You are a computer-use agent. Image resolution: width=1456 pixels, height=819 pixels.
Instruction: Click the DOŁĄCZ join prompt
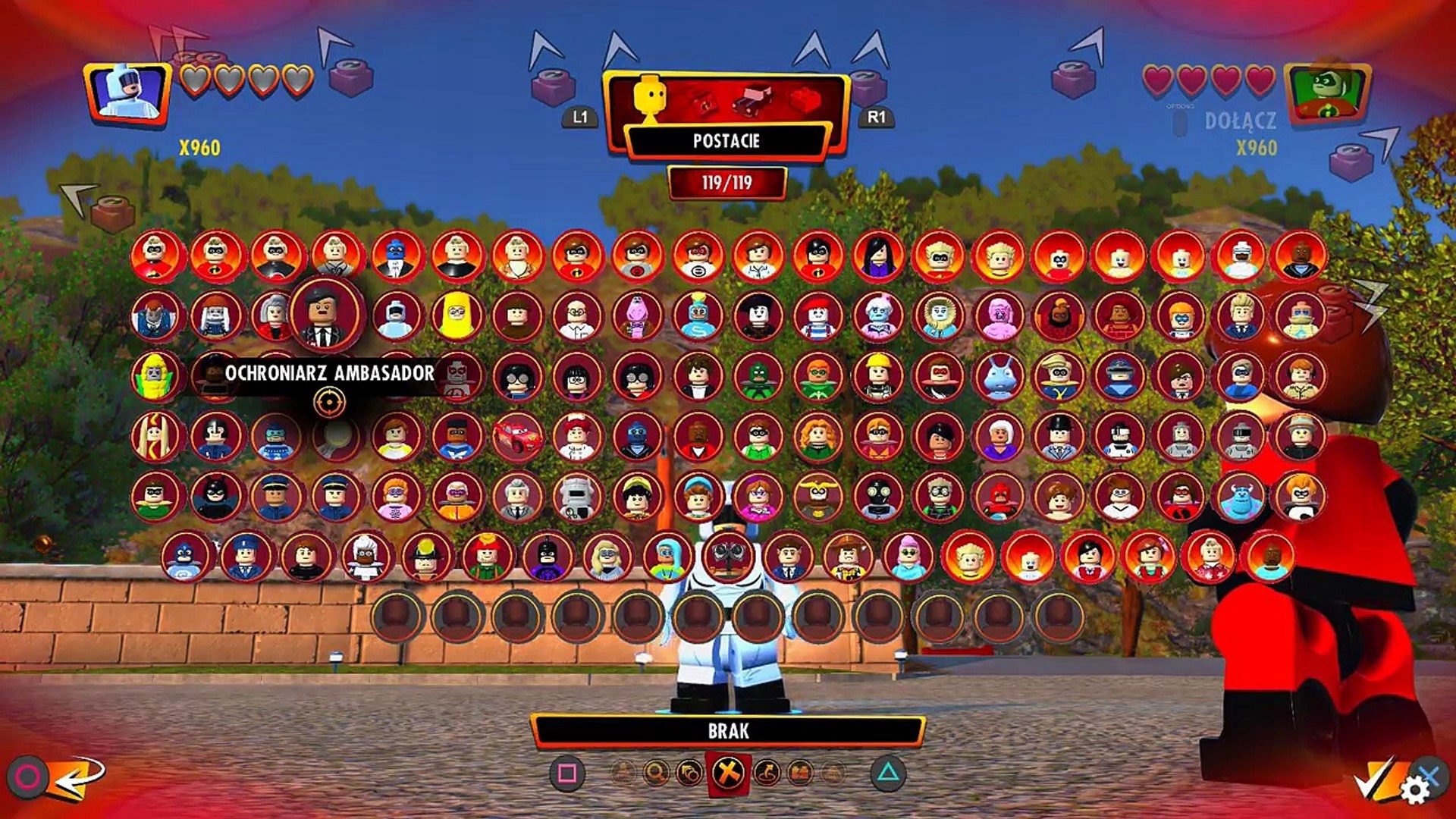(1241, 120)
